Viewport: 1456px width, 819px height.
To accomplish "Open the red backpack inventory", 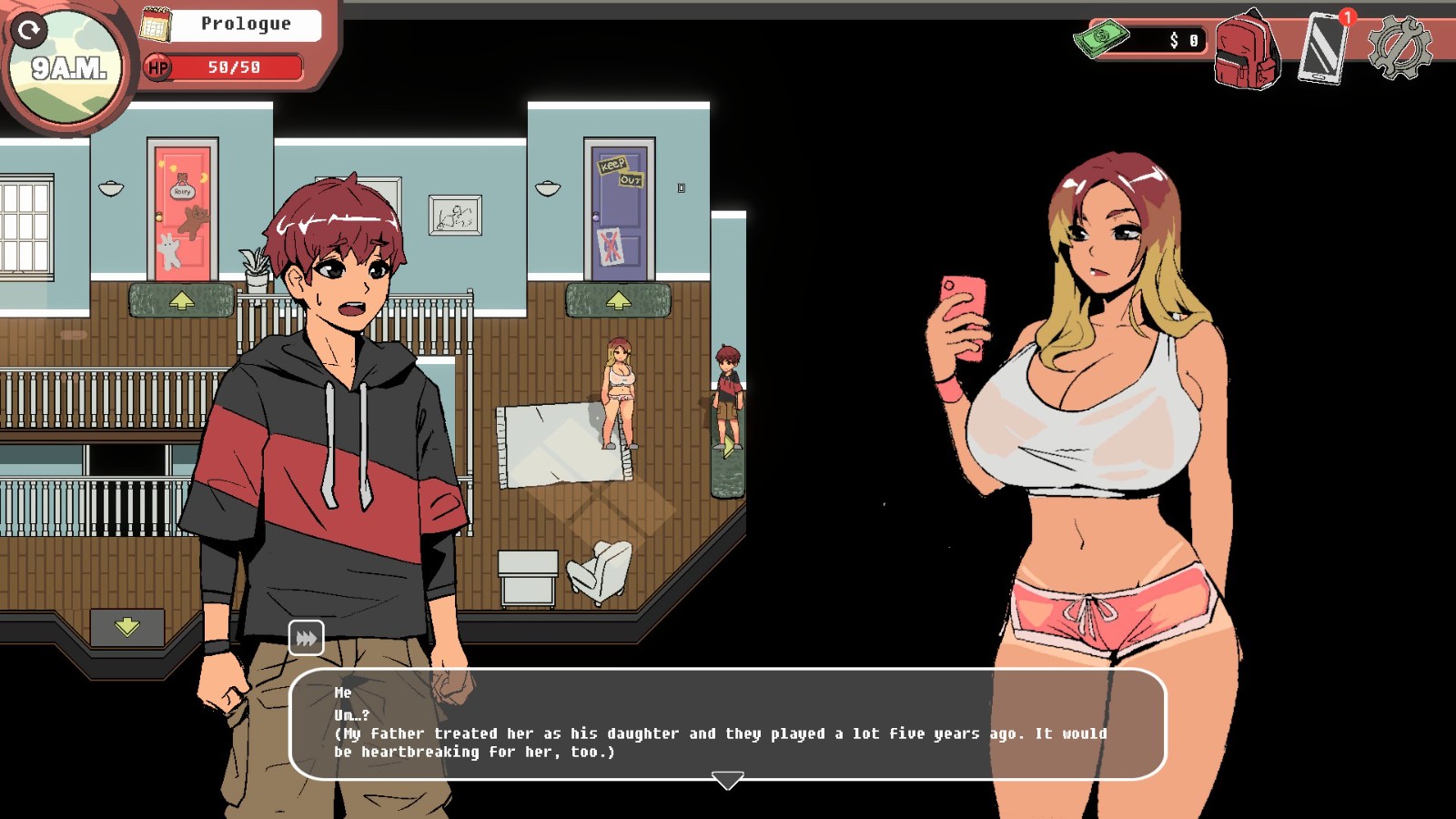I will point(1248,50).
